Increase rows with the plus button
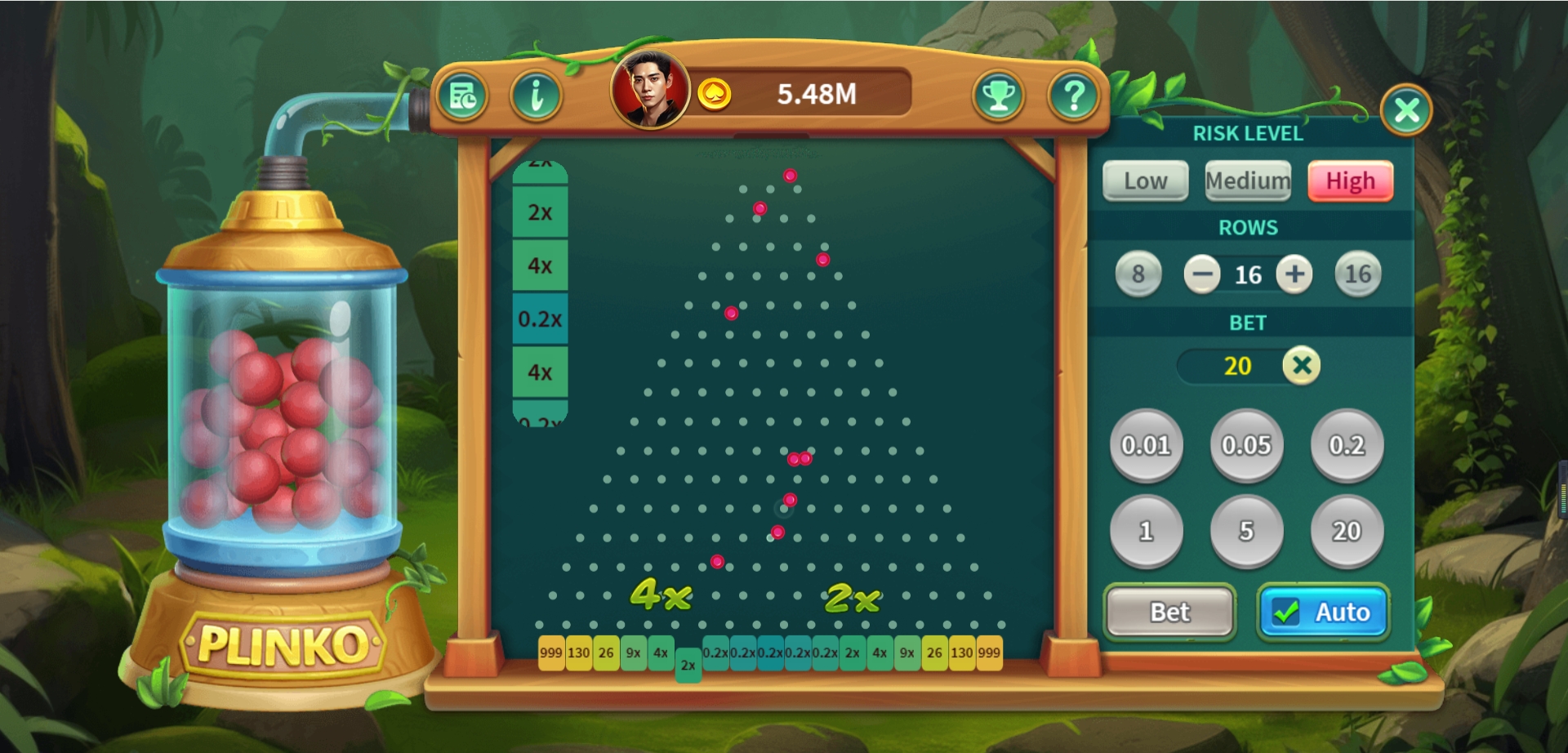1568x753 pixels. tap(1294, 274)
